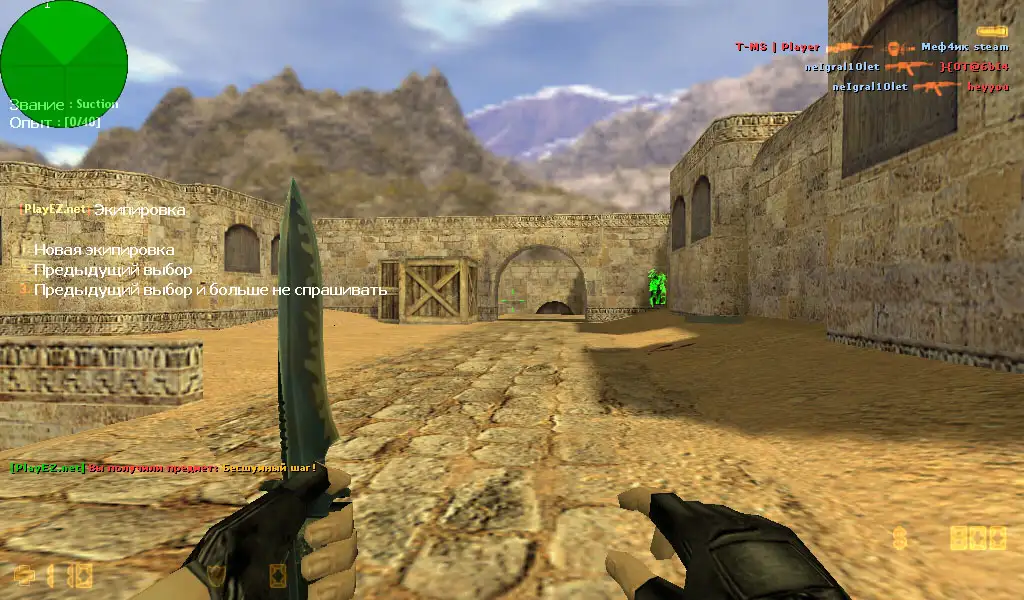
Task: Click the green circular radar
Action: pyautogui.click(x=64, y=57)
